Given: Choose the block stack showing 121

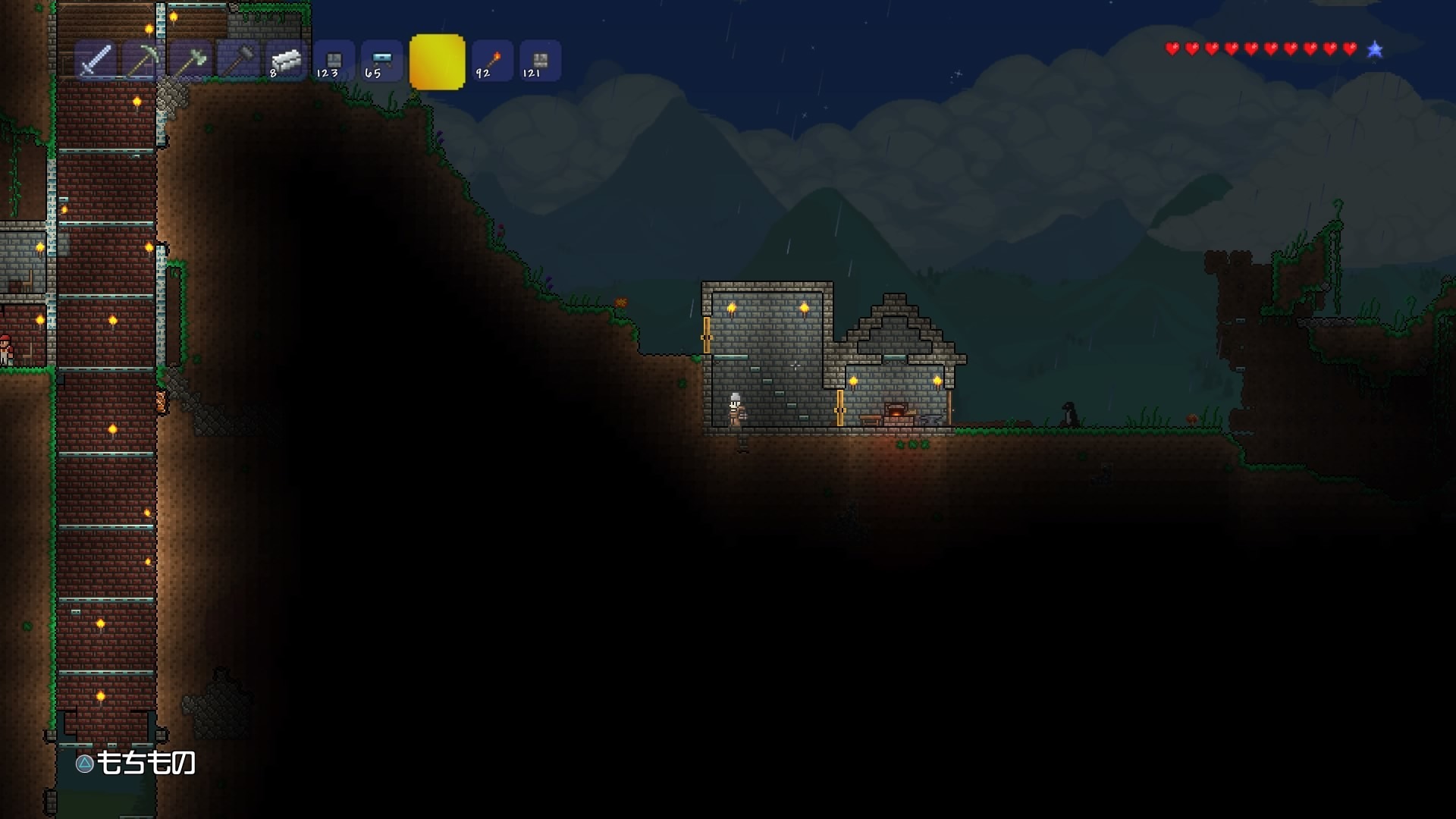Looking at the screenshot, I should (x=540, y=61).
